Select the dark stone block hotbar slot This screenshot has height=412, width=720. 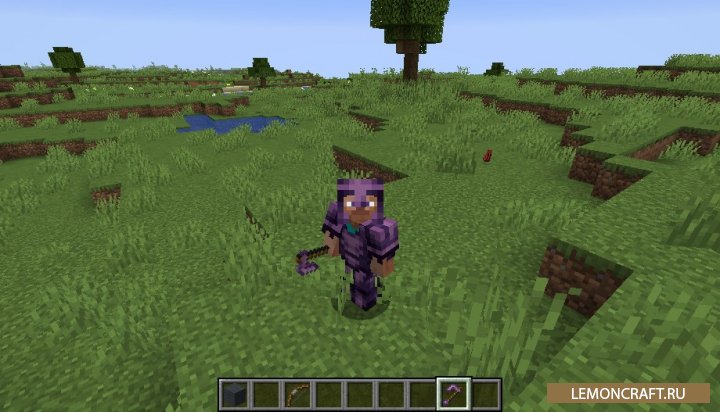[x=236, y=394]
